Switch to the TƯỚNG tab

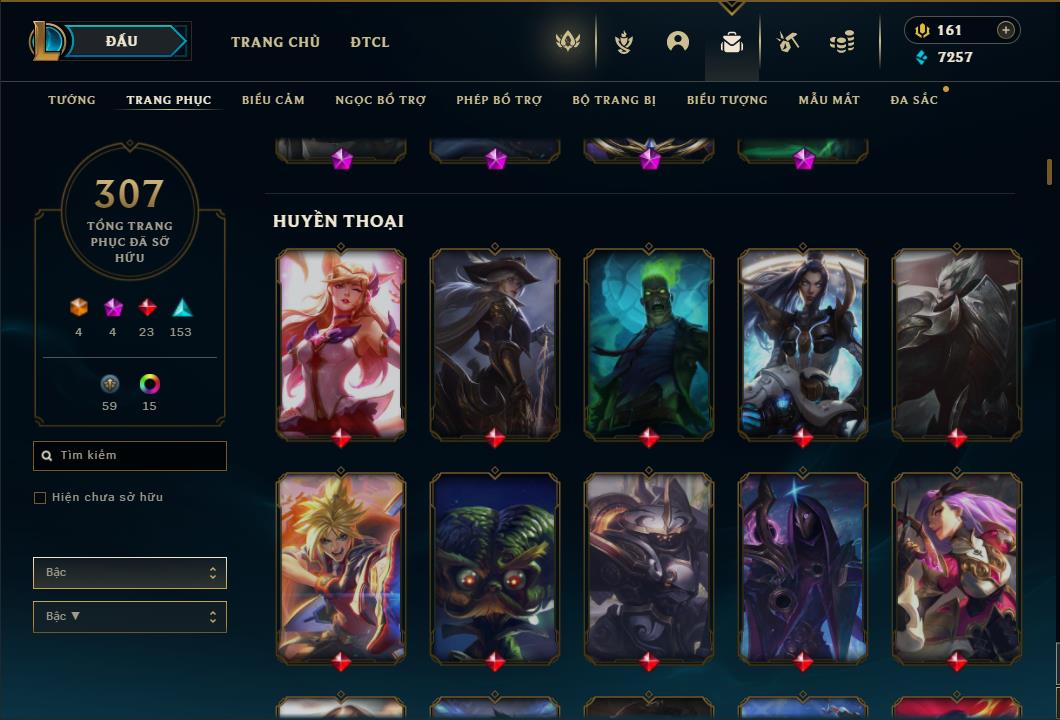[72, 100]
